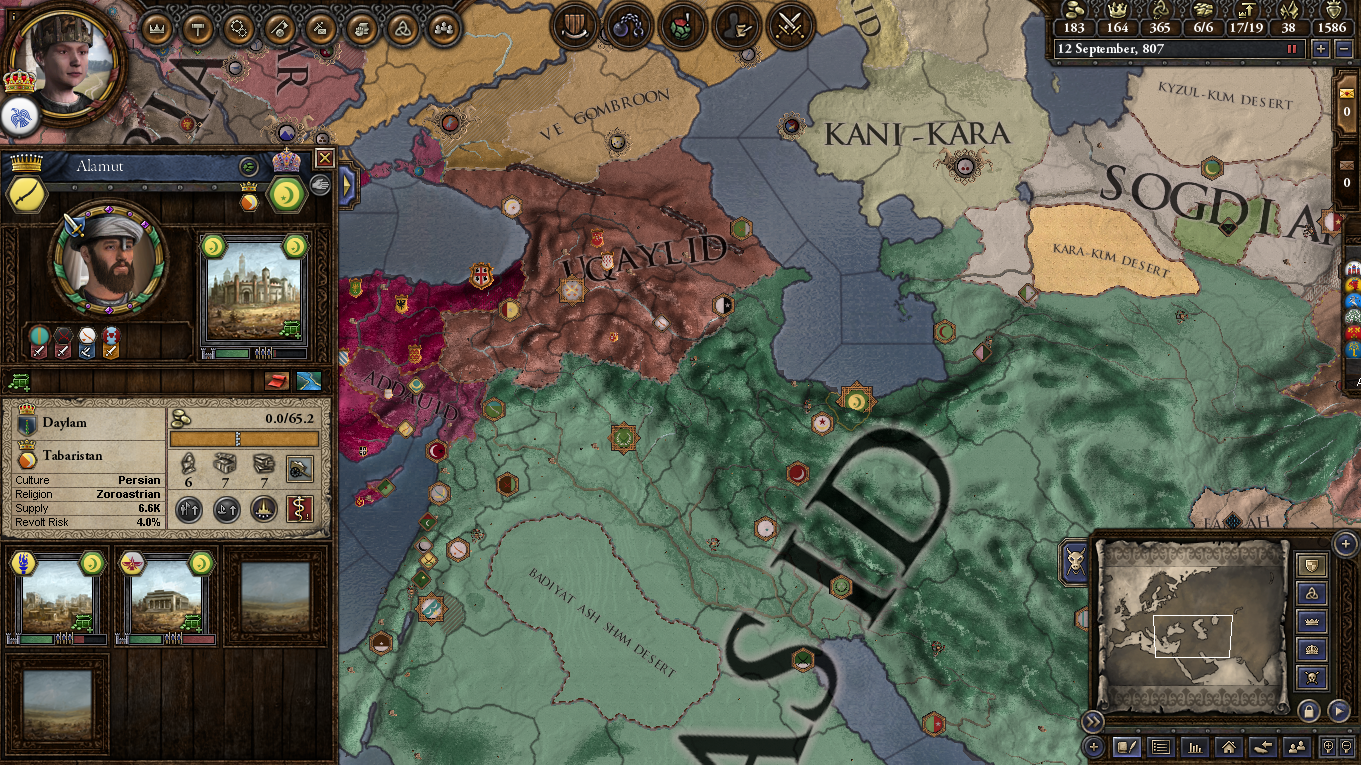Open the ledger with the book-and-quill icon
Image resolution: width=1361 pixels, height=765 pixels.
1127,748
